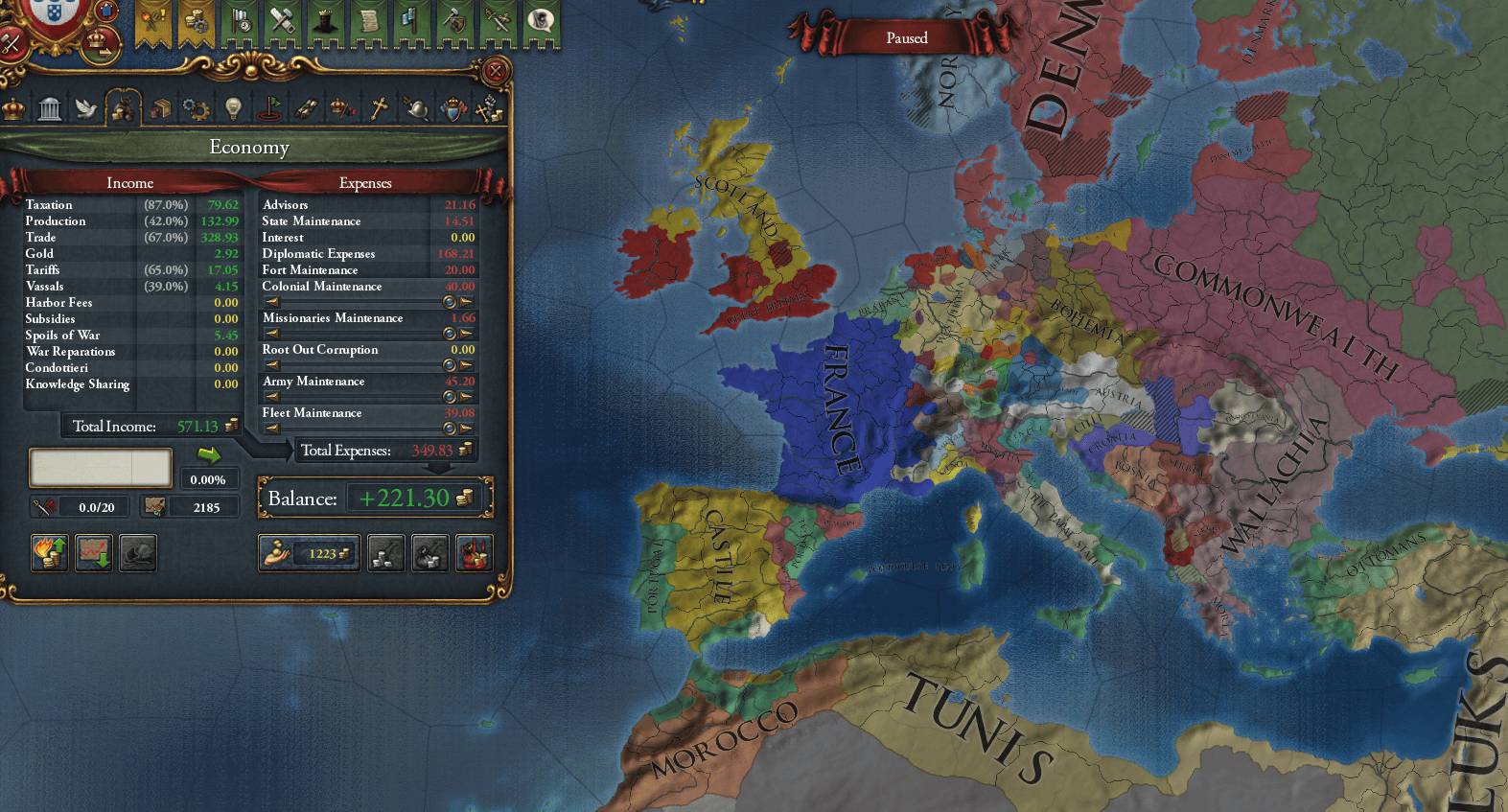Decrease Missionaries Maintenance with left arrow
This screenshot has width=1508, height=812.
click(272, 334)
